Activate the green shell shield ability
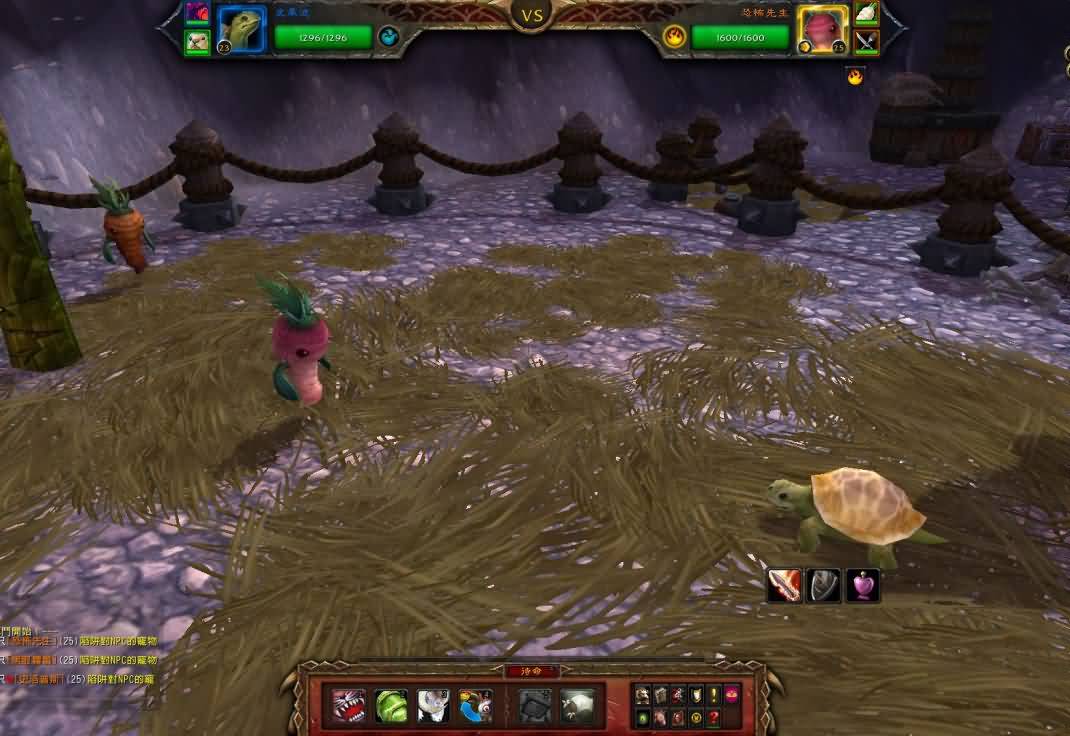The image size is (1070, 736). click(391, 706)
